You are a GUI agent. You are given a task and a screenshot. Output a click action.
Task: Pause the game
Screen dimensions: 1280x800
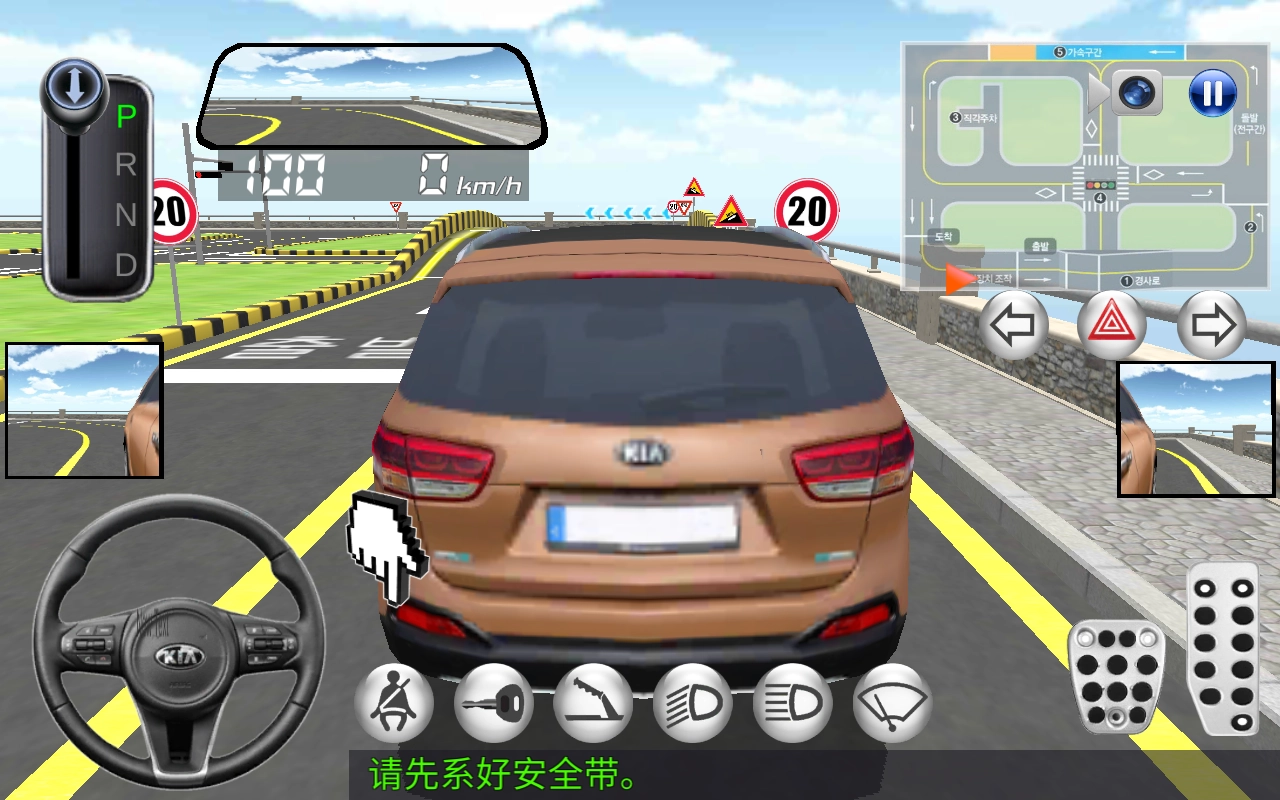click(x=1212, y=93)
